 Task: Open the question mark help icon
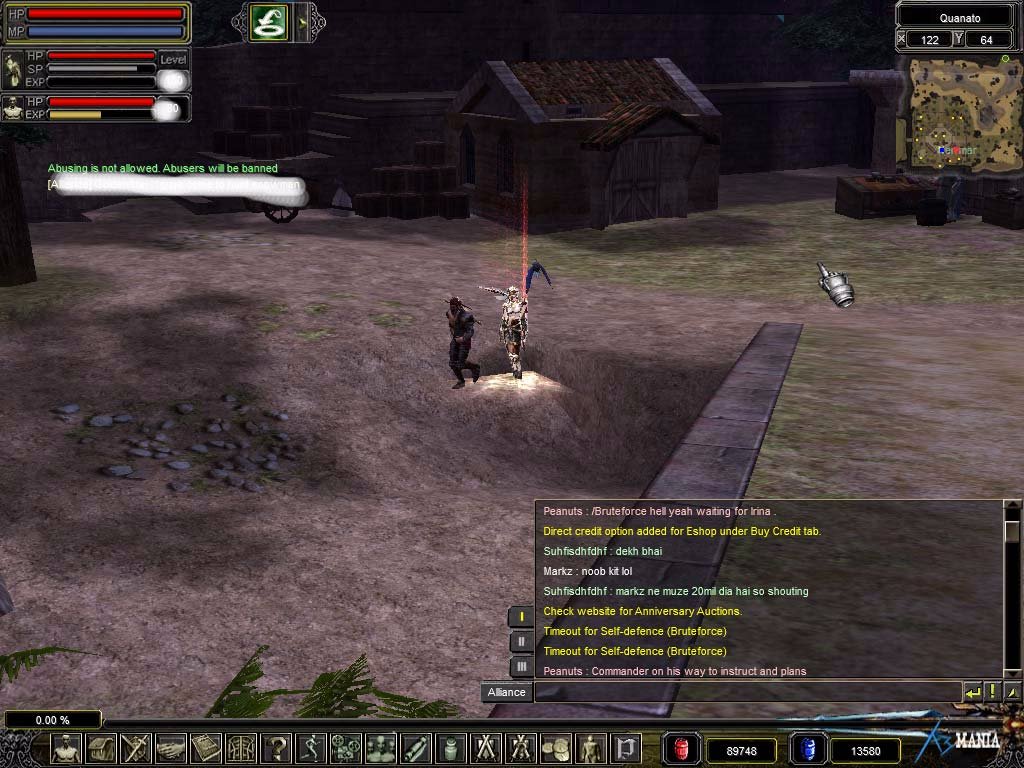(277, 748)
